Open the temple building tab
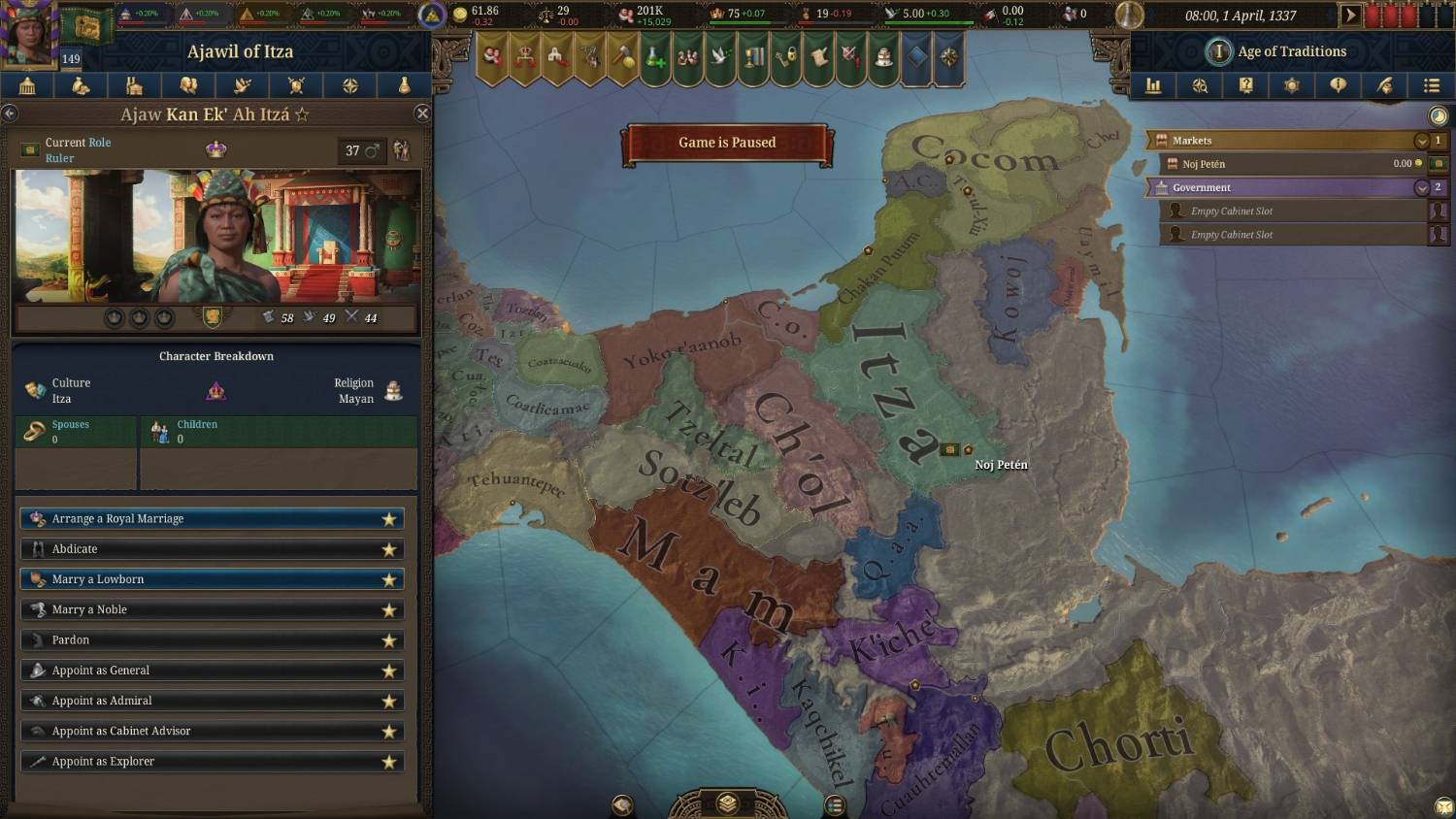This screenshot has width=1456, height=819. point(27,86)
